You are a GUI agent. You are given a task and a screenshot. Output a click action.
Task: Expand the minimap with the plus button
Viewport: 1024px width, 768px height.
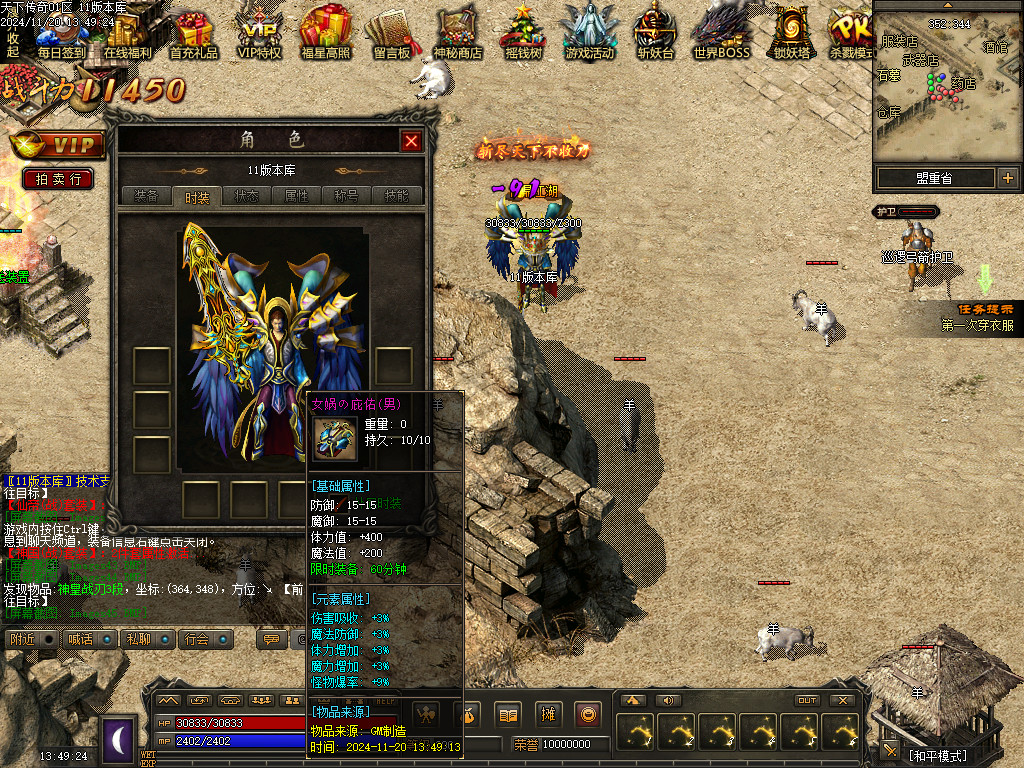pyautogui.click(x=1007, y=178)
